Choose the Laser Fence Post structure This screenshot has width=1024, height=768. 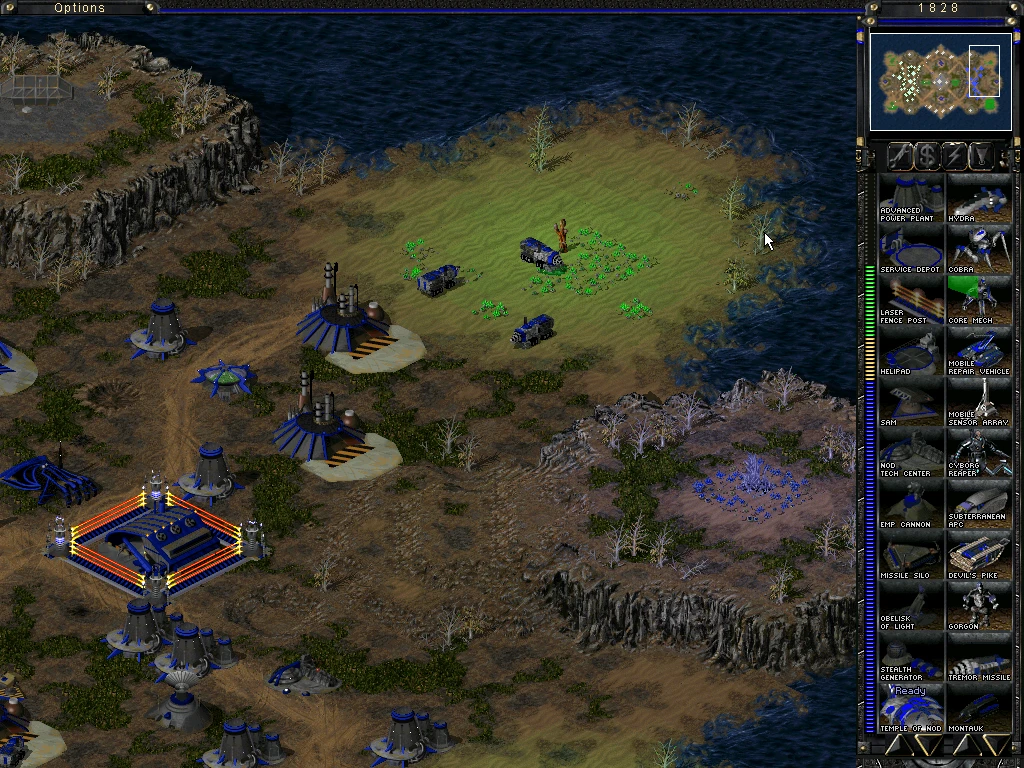911,301
